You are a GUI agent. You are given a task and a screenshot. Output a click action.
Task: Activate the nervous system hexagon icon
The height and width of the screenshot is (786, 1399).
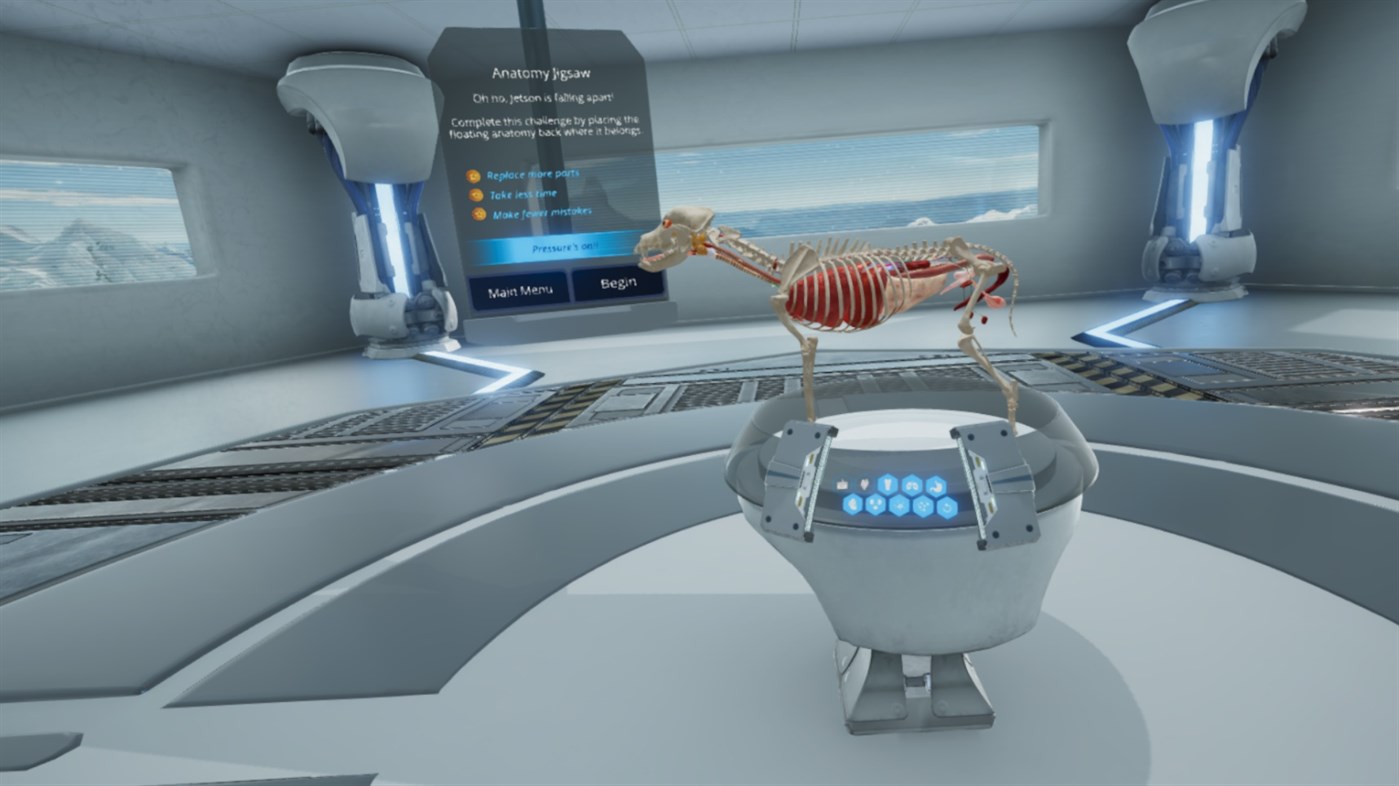[x=900, y=506]
